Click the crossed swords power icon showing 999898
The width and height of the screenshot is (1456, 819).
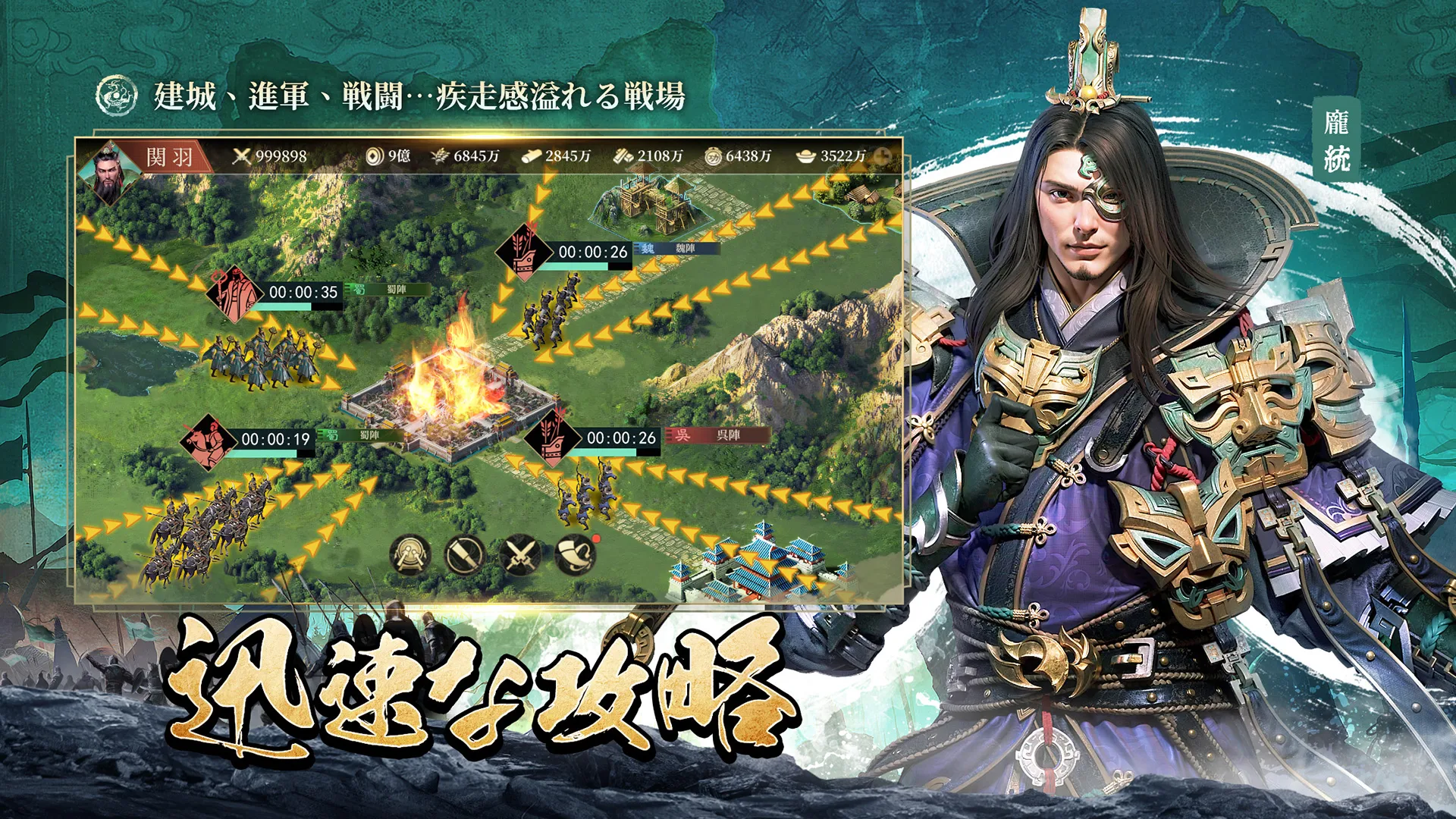(x=243, y=155)
